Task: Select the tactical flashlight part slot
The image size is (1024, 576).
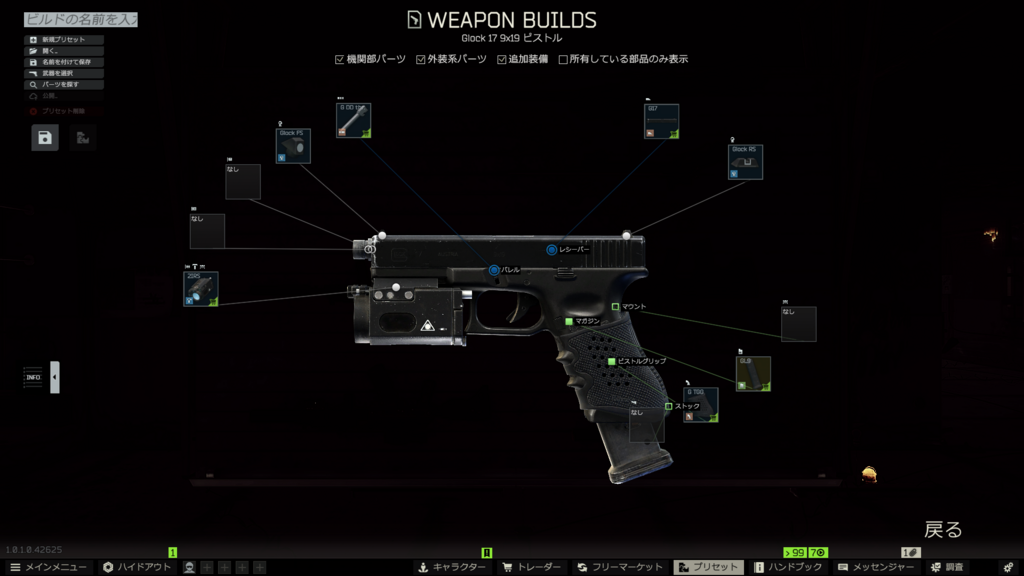Action: [200, 289]
